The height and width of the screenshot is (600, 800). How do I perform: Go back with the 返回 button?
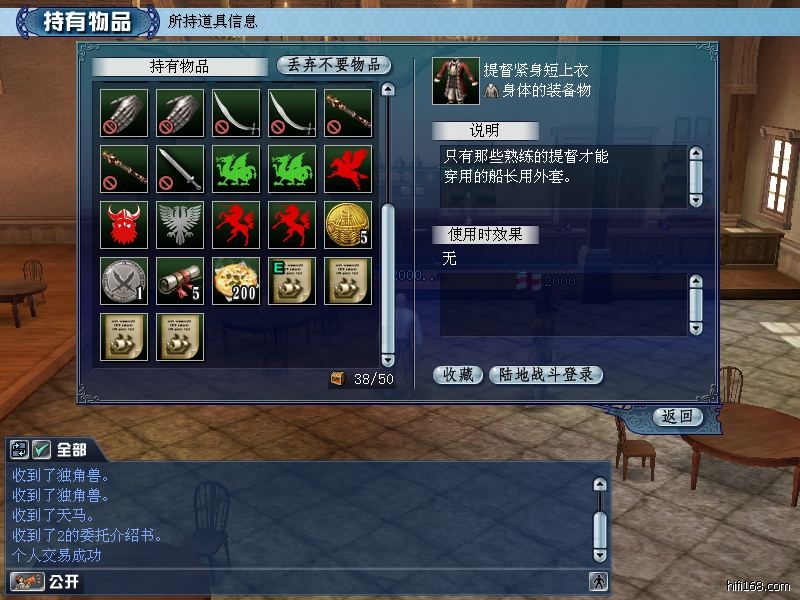point(678,416)
